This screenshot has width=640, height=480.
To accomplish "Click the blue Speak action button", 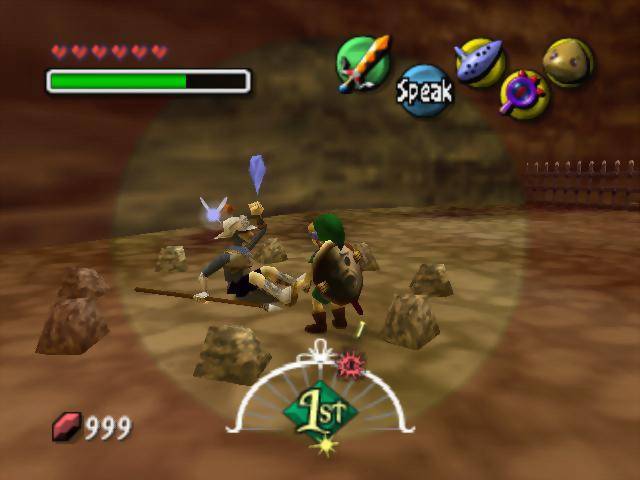I will (424, 92).
